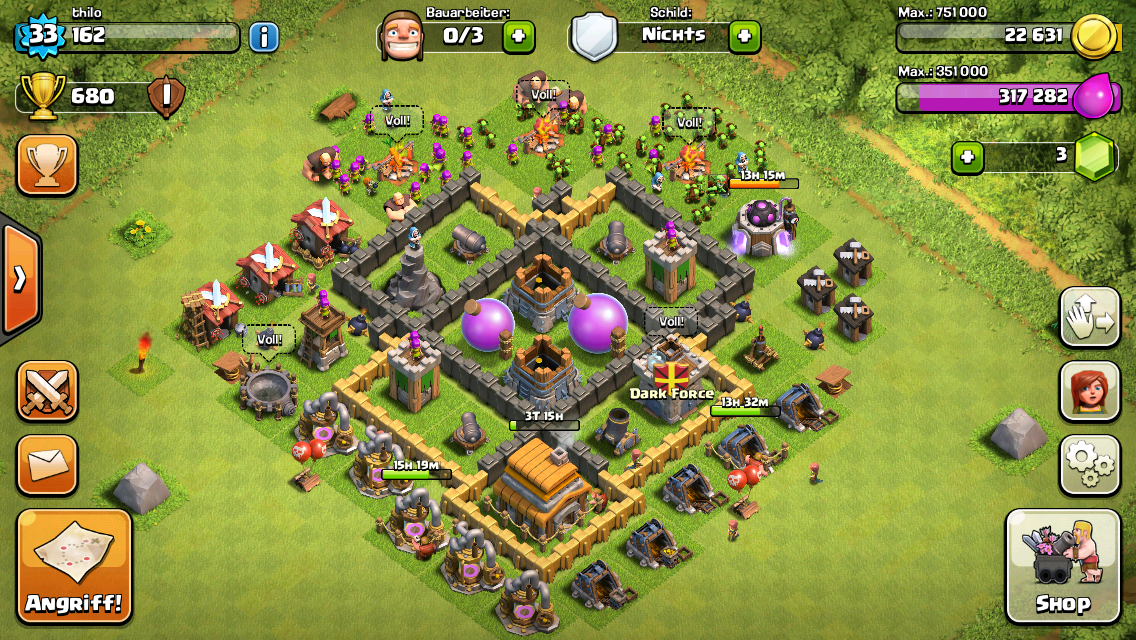Open the Shop
1136x640 pixels.
[1062, 566]
